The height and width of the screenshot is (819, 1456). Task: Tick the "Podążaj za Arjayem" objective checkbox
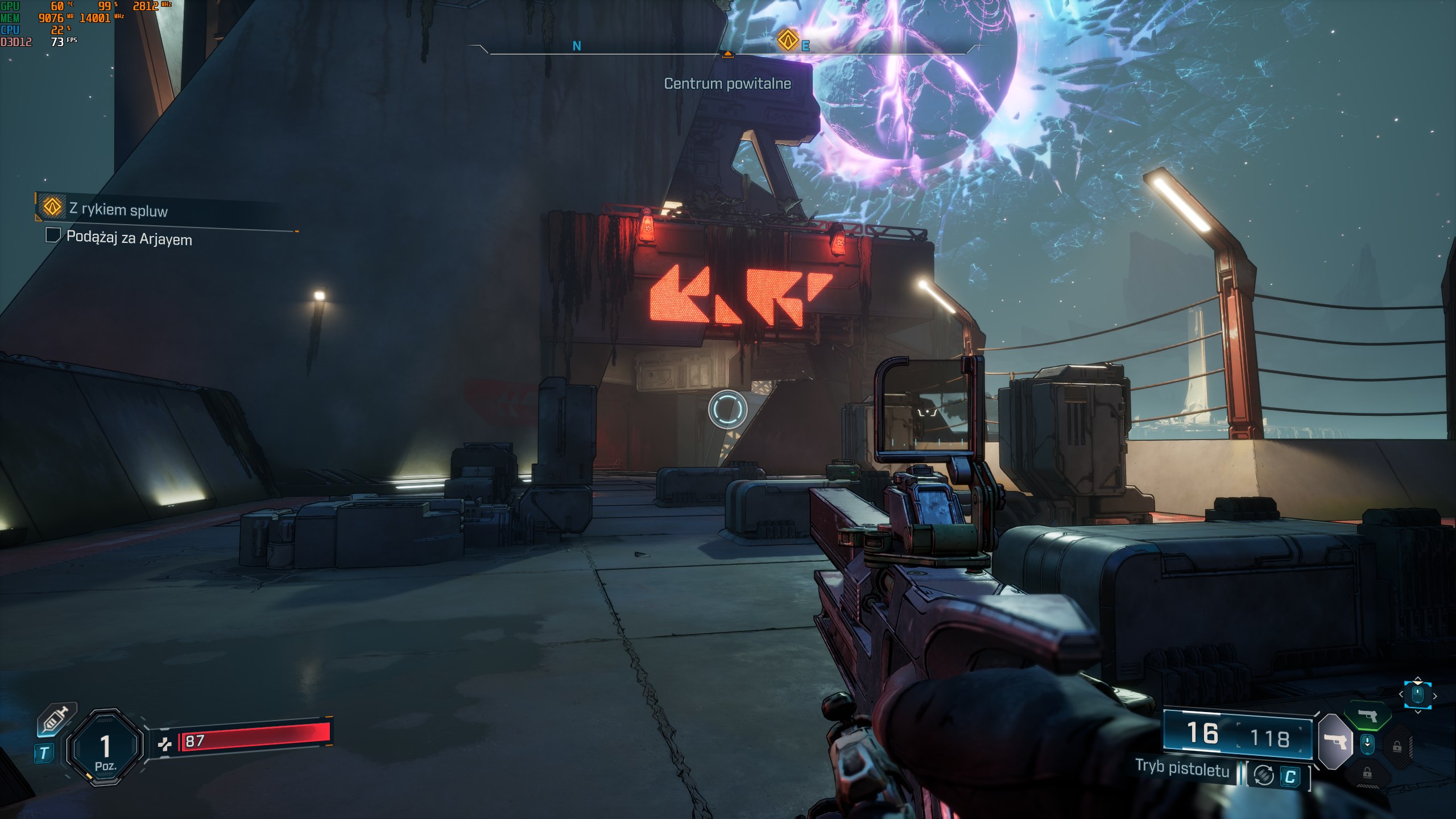[53, 235]
